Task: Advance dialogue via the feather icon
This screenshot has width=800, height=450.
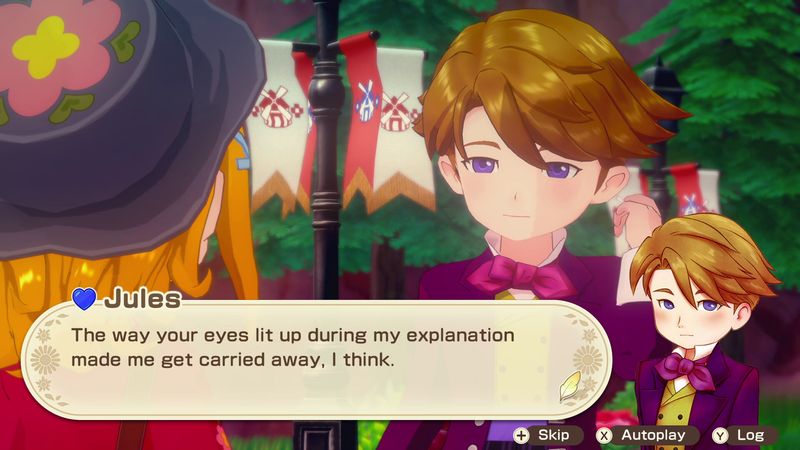Action: [569, 383]
